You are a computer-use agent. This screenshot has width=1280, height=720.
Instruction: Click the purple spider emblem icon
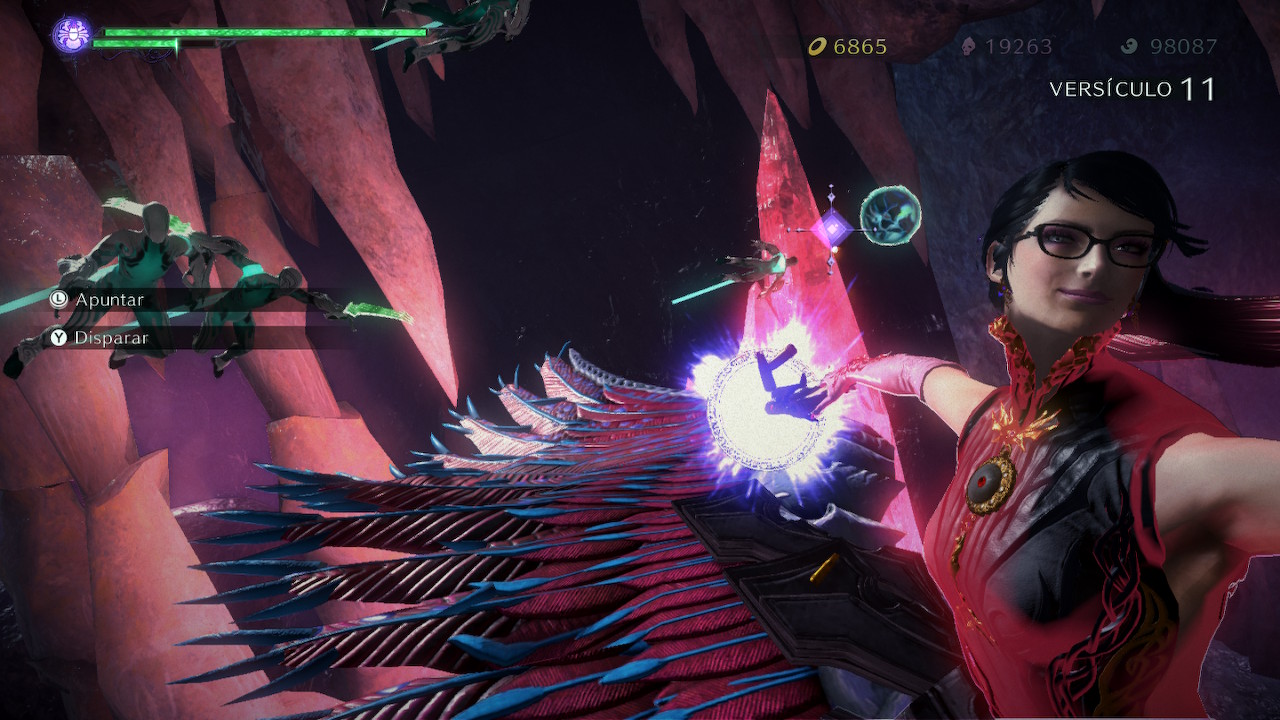(x=71, y=34)
